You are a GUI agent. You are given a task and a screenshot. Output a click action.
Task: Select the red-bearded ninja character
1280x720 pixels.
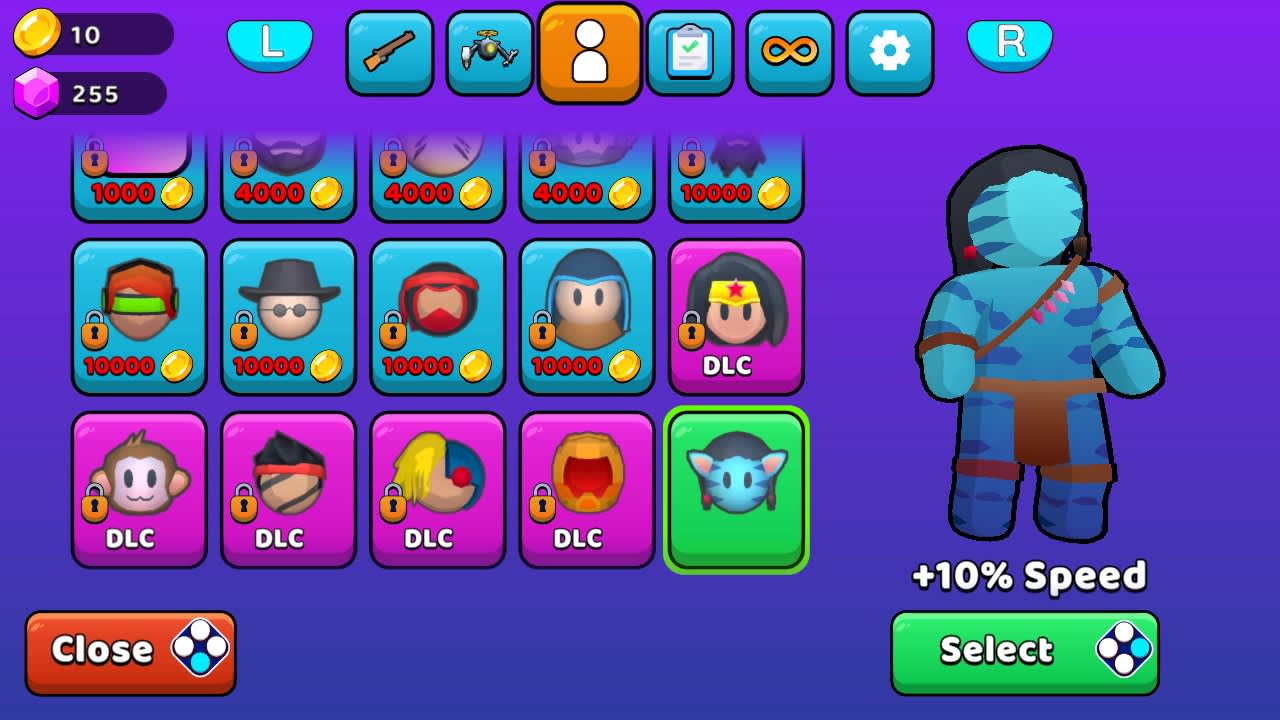coord(437,315)
